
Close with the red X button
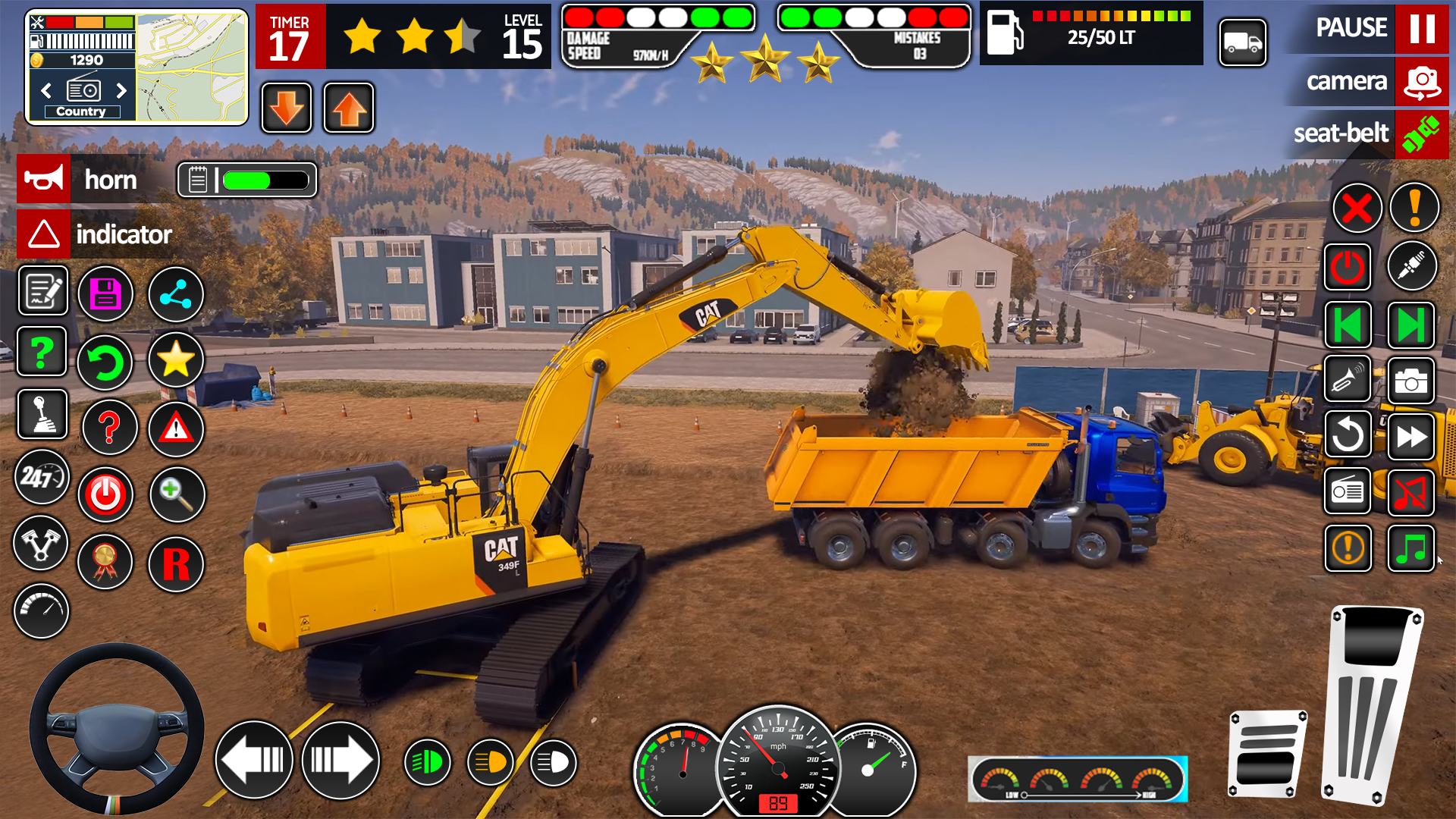1357,209
